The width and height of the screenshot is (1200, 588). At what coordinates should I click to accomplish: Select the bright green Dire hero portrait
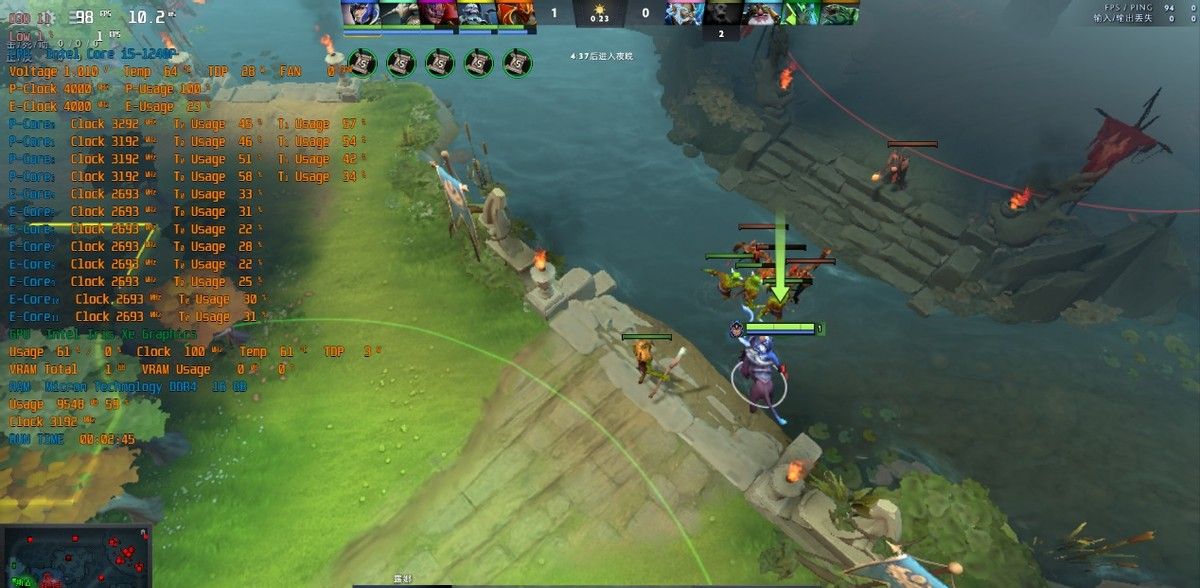tap(800, 13)
